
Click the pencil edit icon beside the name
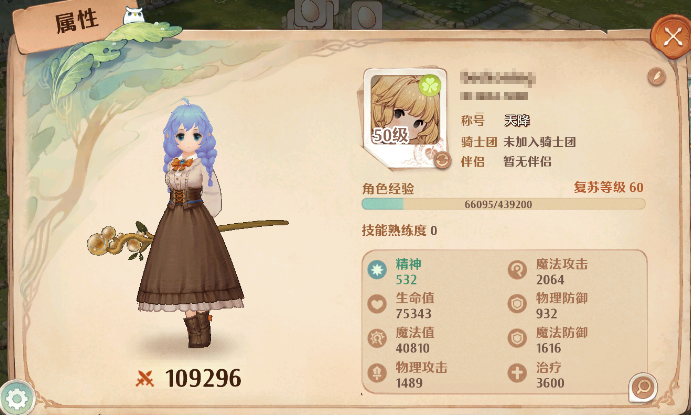(x=656, y=76)
